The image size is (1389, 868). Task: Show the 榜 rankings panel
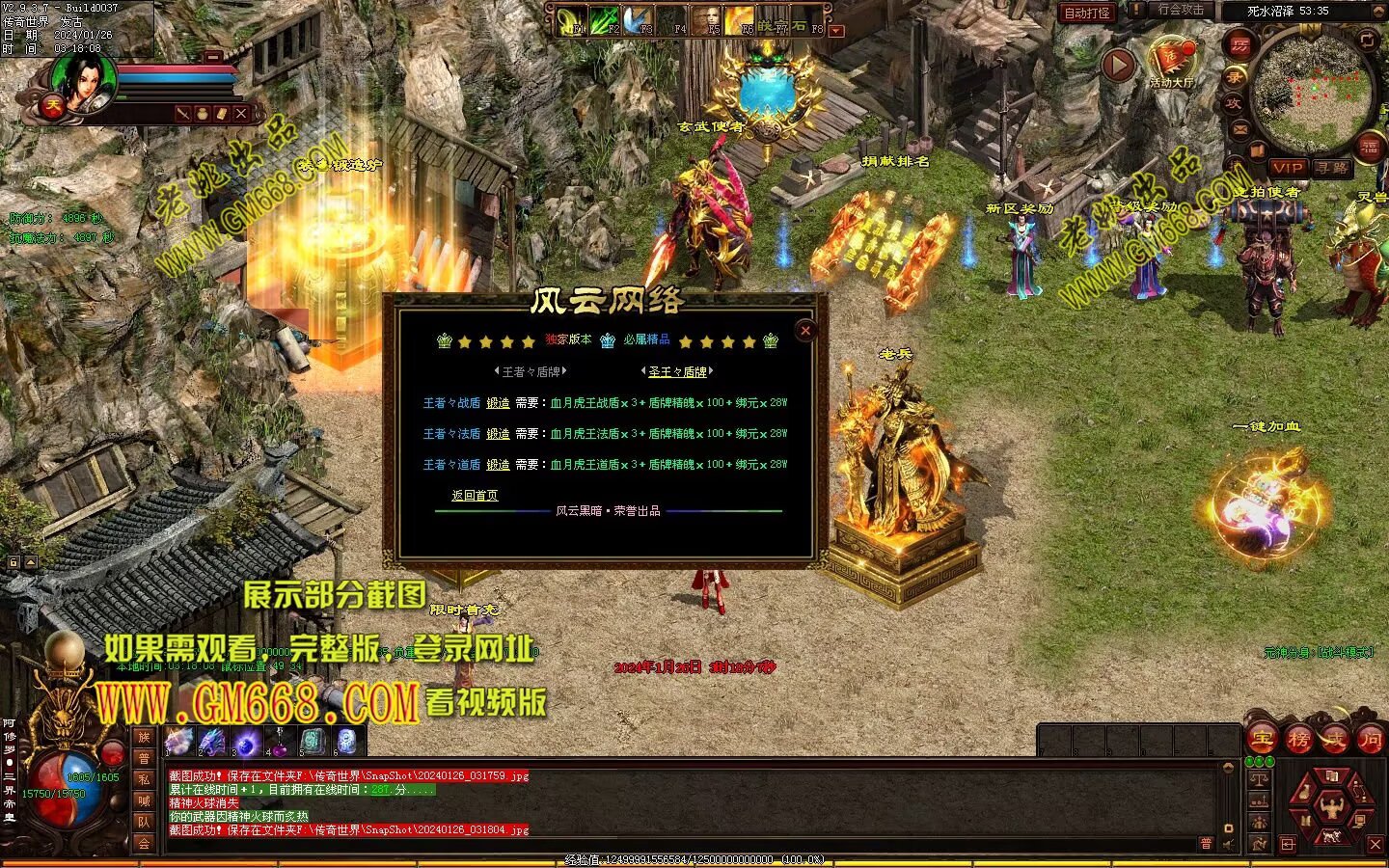(1298, 740)
